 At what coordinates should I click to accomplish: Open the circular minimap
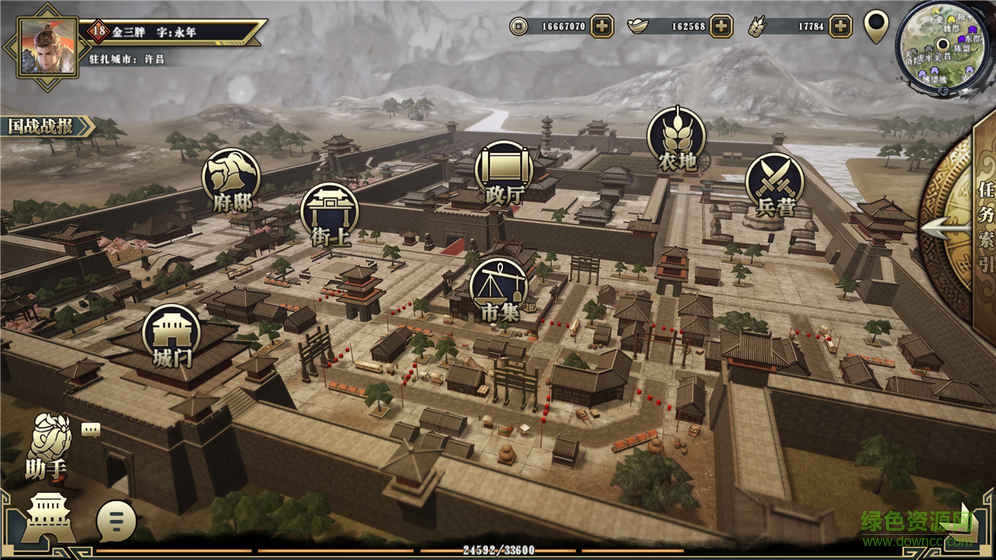tap(941, 45)
